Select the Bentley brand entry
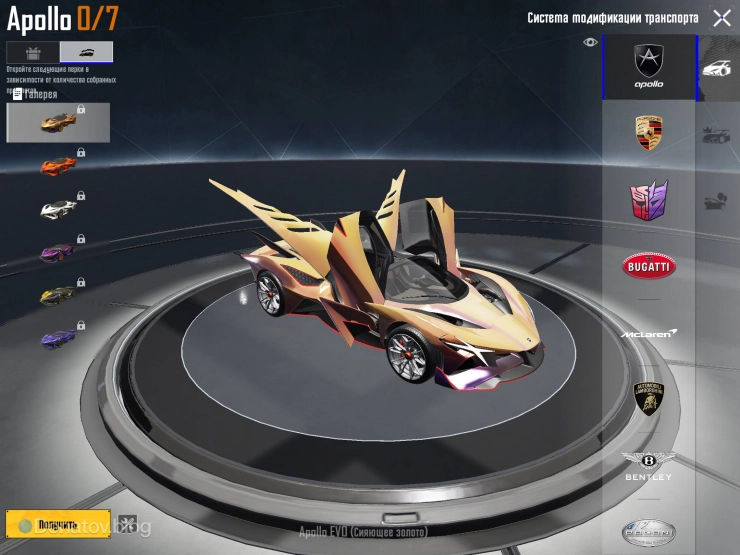The height and width of the screenshot is (555, 740). (649, 465)
